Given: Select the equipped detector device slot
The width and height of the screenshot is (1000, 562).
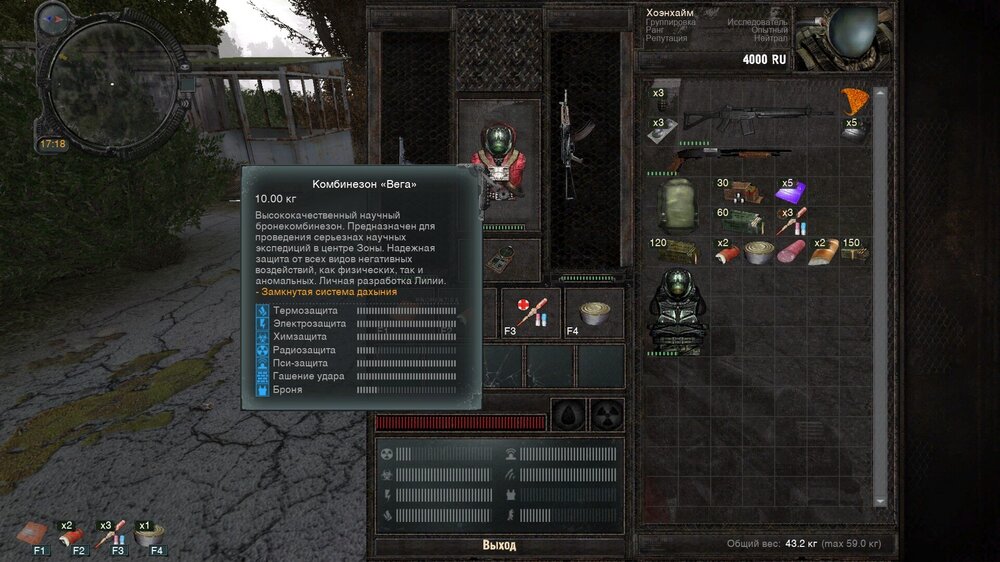Looking at the screenshot, I should [499, 258].
